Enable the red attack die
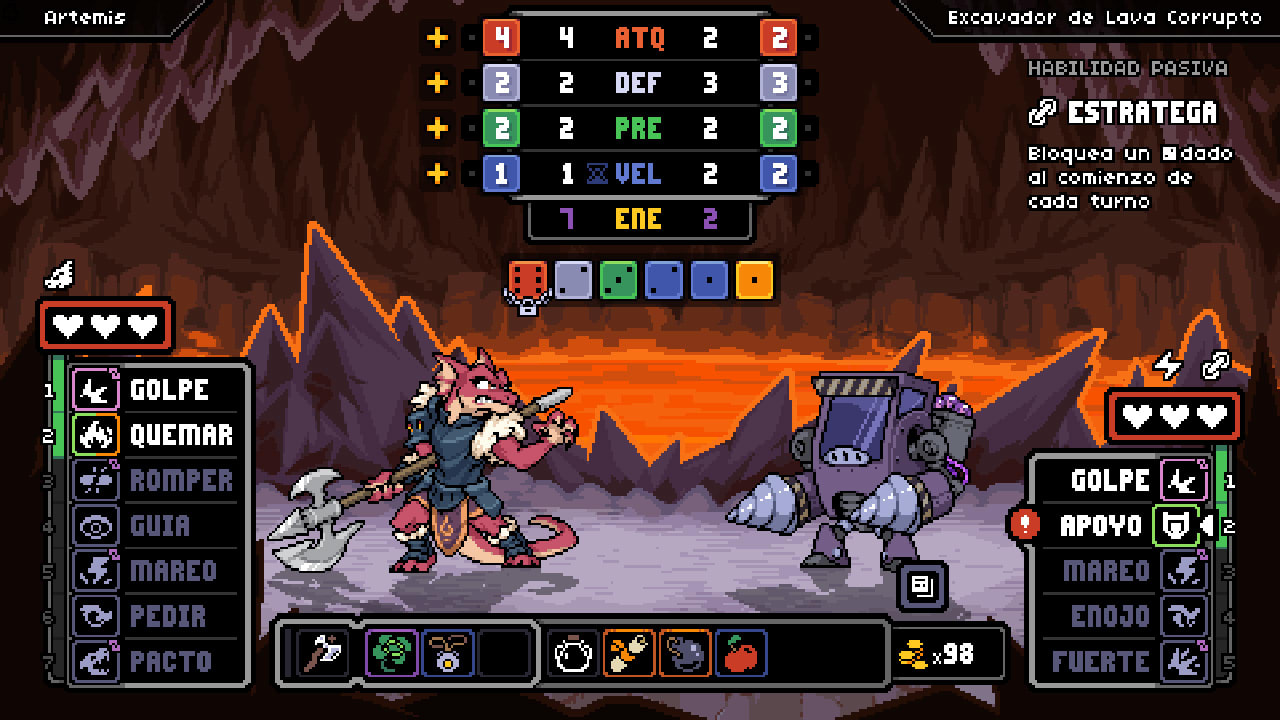1280x720 pixels. pos(525,280)
